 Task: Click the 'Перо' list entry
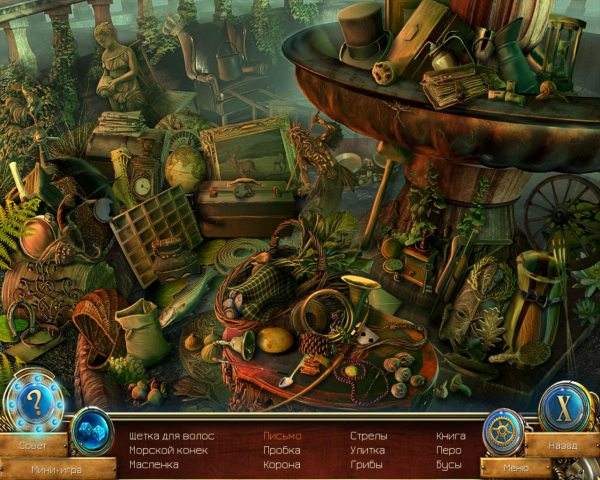click(449, 450)
